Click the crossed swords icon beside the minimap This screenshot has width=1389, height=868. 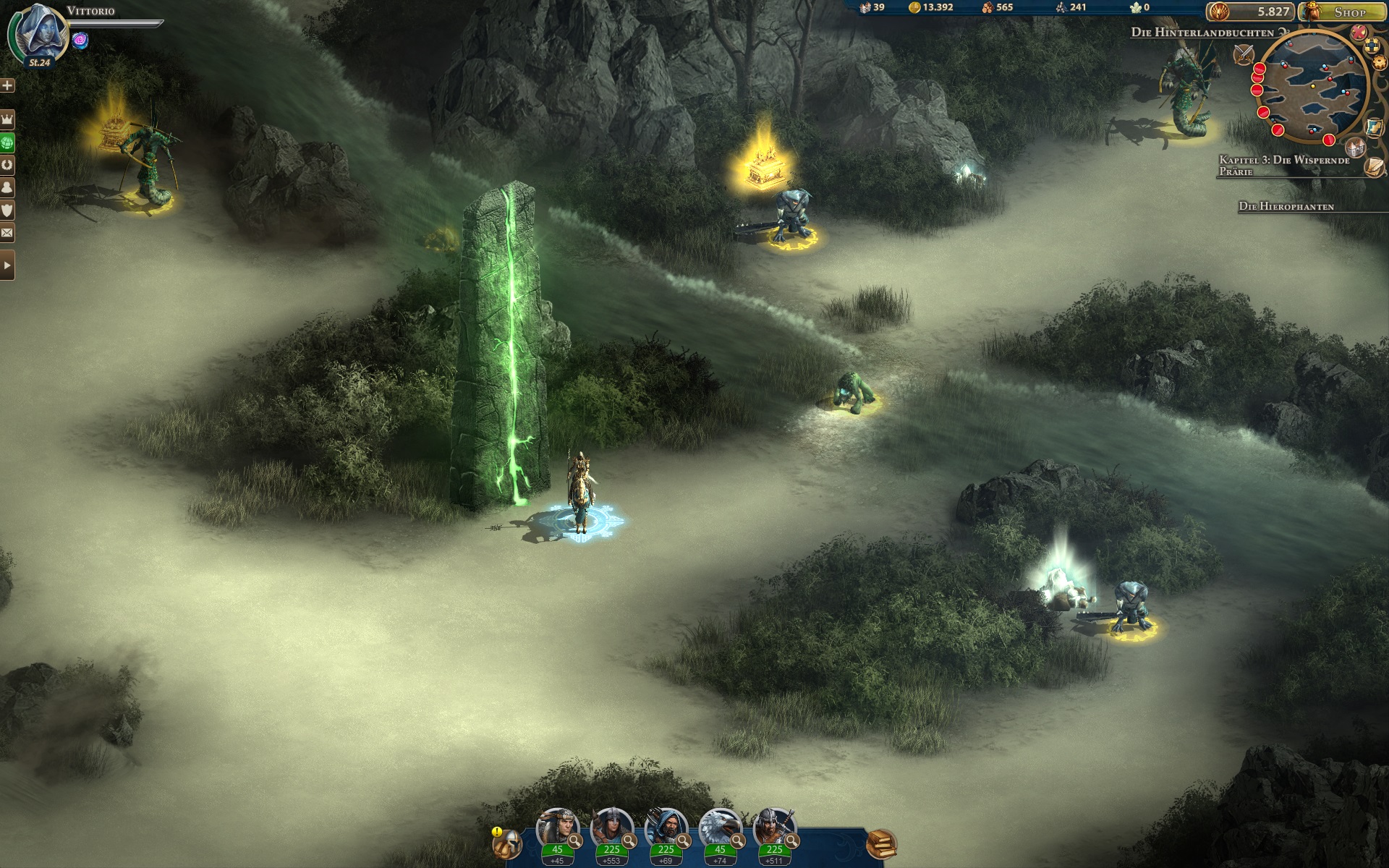[1244, 53]
